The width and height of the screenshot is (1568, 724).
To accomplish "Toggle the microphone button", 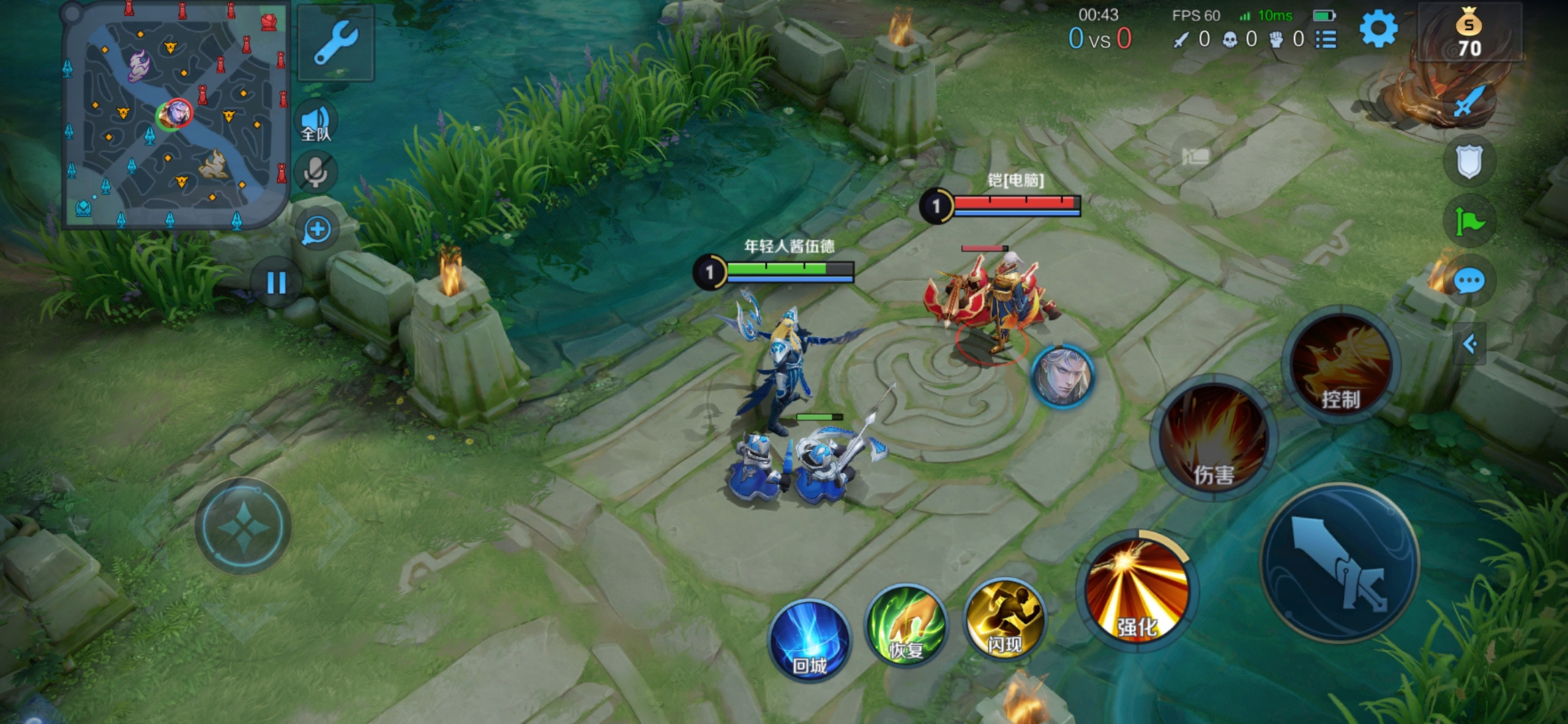I will pyautogui.click(x=316, y=172).
